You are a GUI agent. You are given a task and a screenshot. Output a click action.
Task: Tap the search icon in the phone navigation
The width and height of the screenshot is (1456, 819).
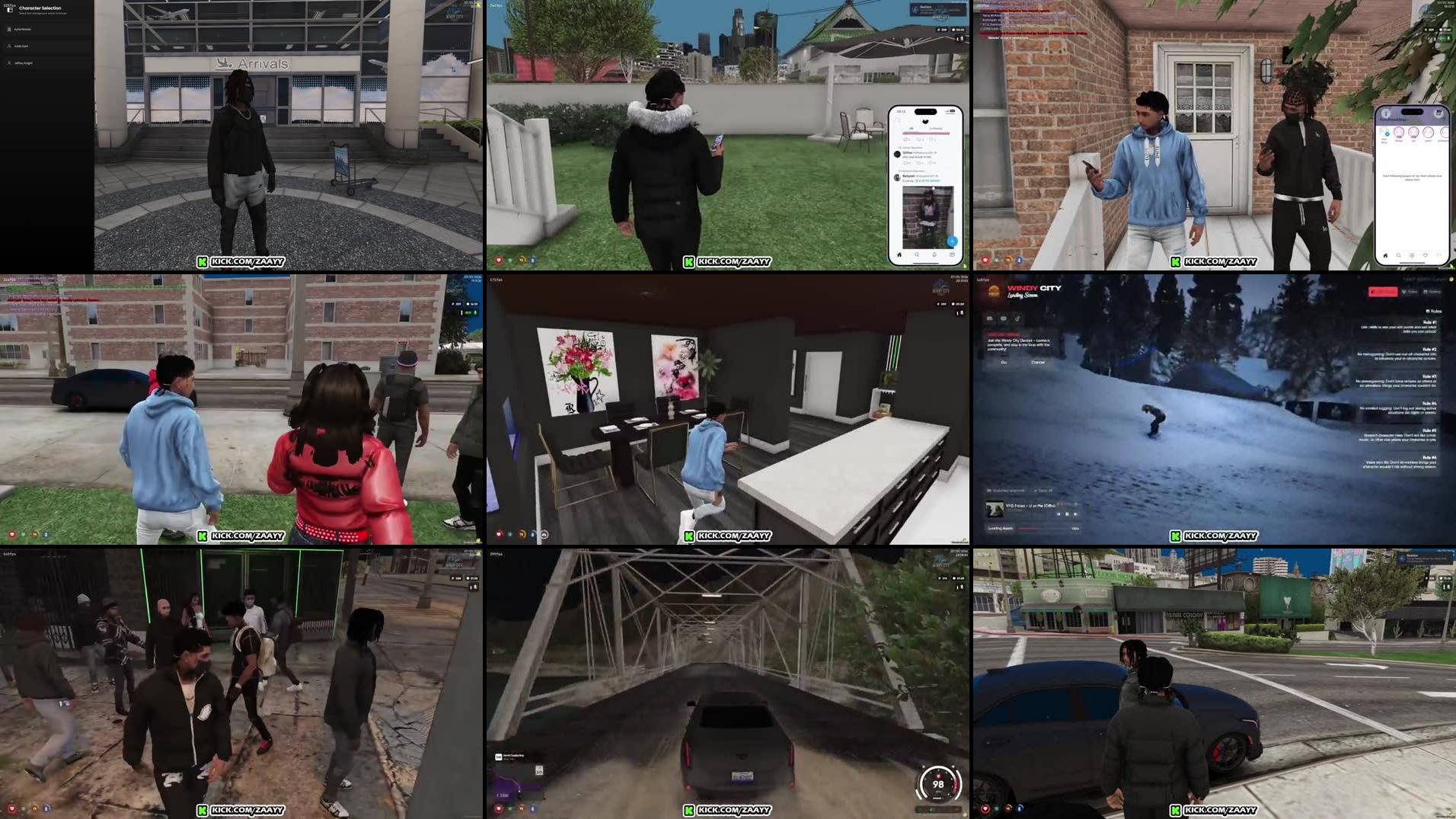tap(917, 254)
